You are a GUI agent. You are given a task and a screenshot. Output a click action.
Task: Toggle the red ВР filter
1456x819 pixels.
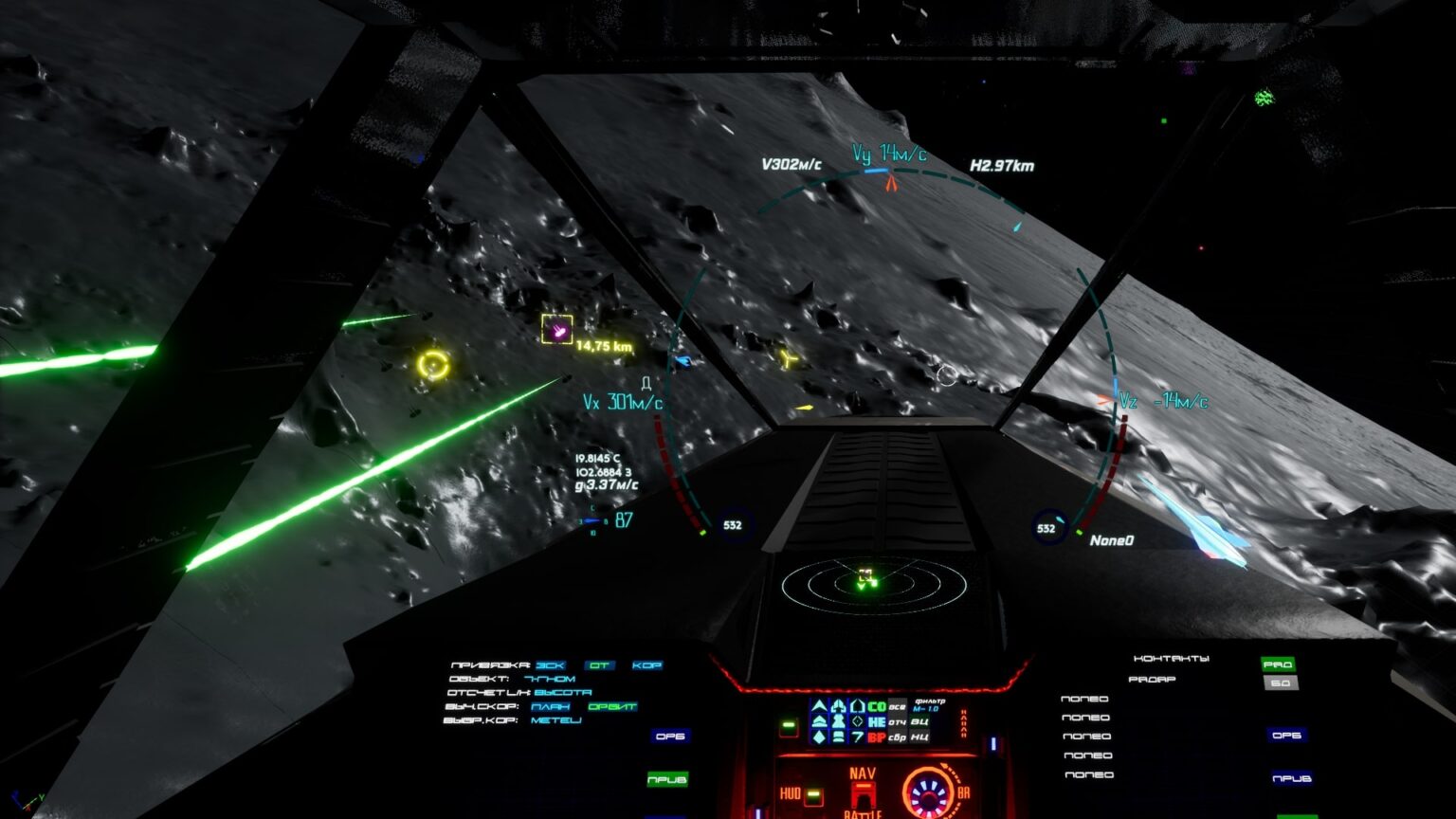877,737
